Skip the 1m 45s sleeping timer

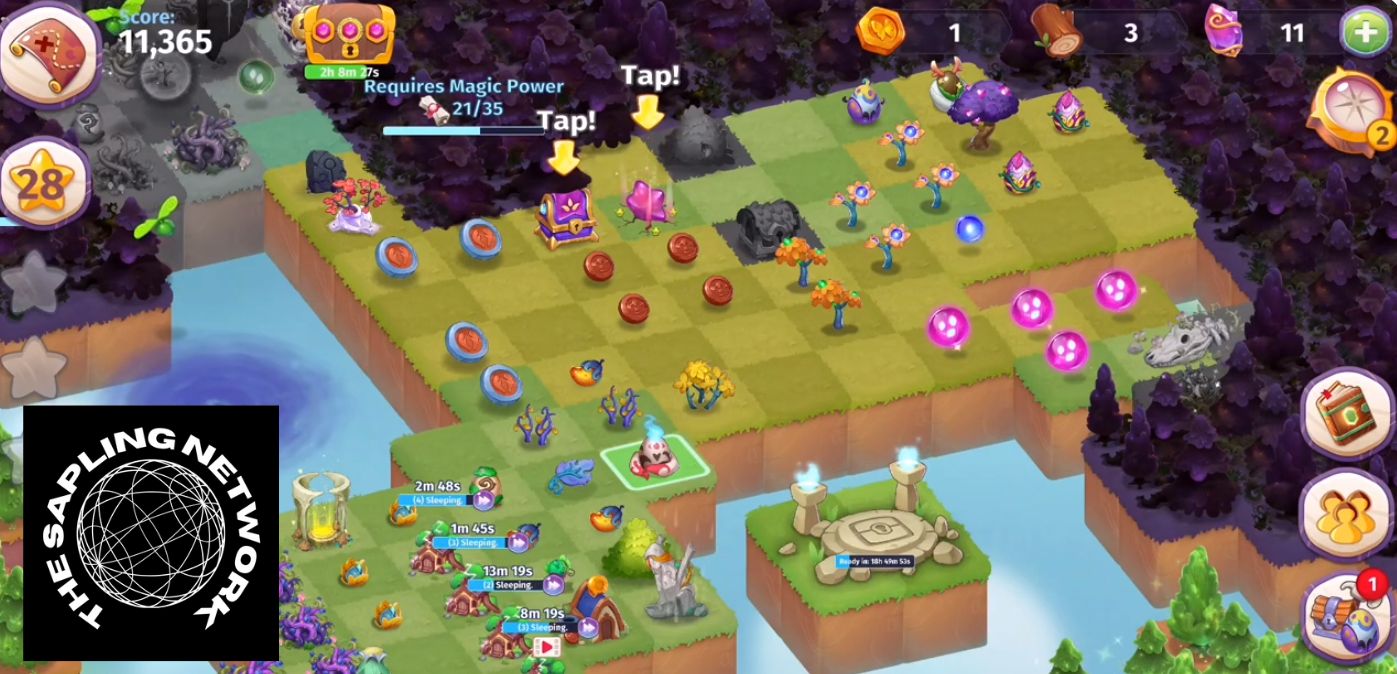(x=518, y=542)
